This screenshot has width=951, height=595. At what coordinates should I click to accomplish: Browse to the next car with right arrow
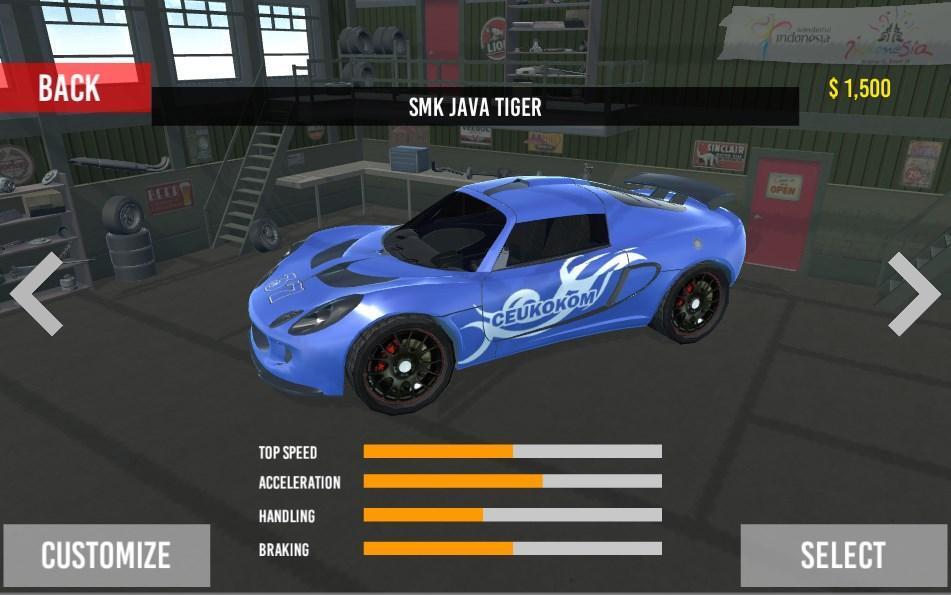[x=912, y=293]
